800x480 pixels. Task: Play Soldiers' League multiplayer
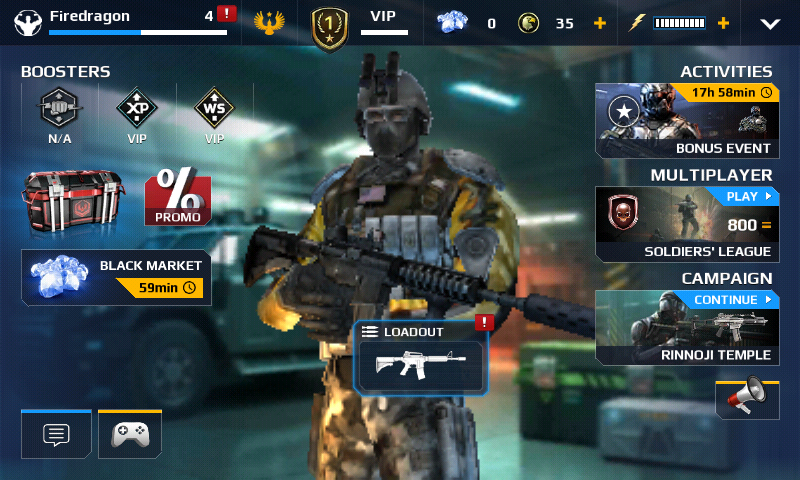(687, 224)
